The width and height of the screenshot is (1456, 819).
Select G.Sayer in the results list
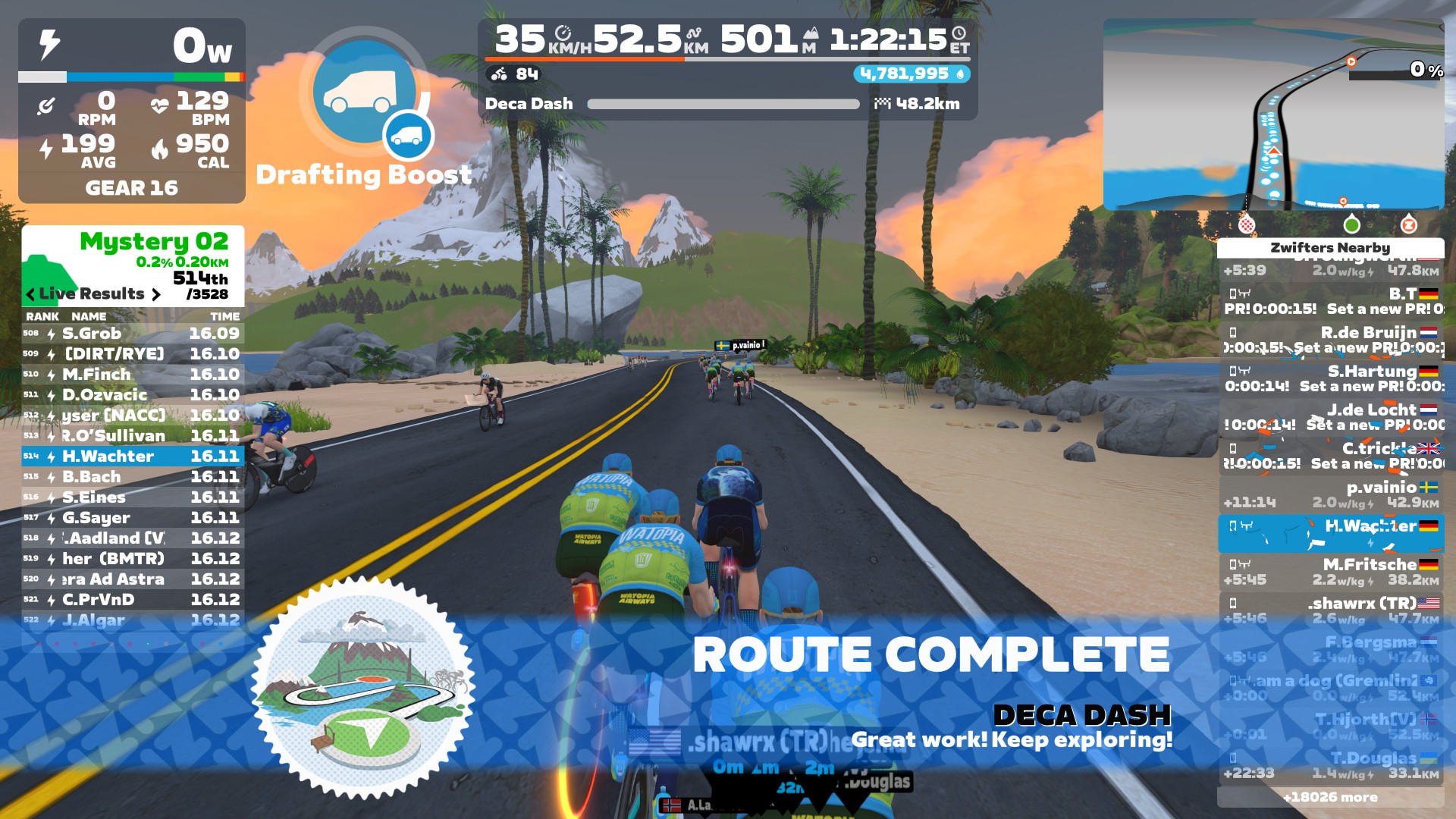coord(133,518)
